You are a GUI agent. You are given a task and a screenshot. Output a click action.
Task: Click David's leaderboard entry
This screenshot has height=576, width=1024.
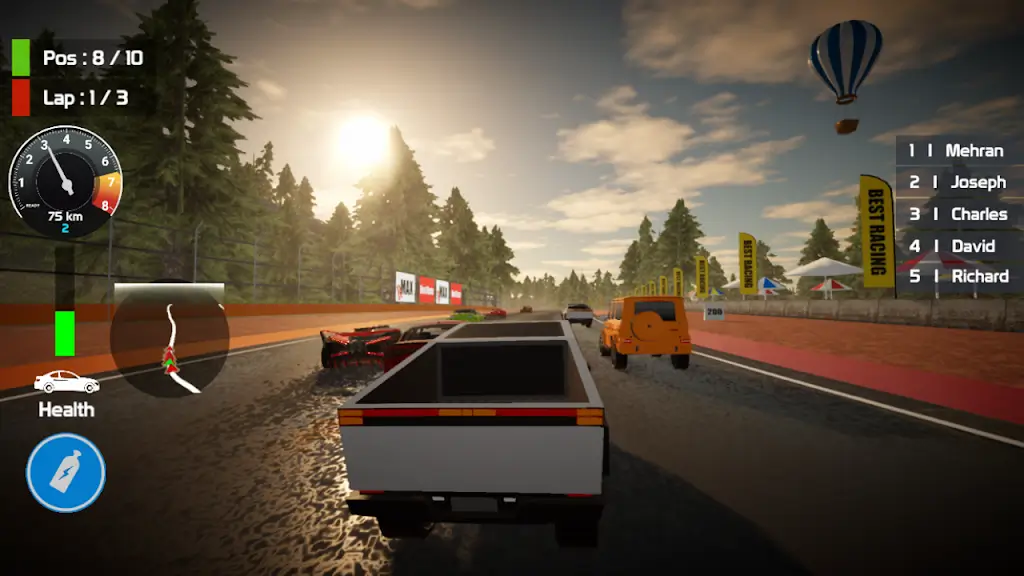[x=957, y=246]
